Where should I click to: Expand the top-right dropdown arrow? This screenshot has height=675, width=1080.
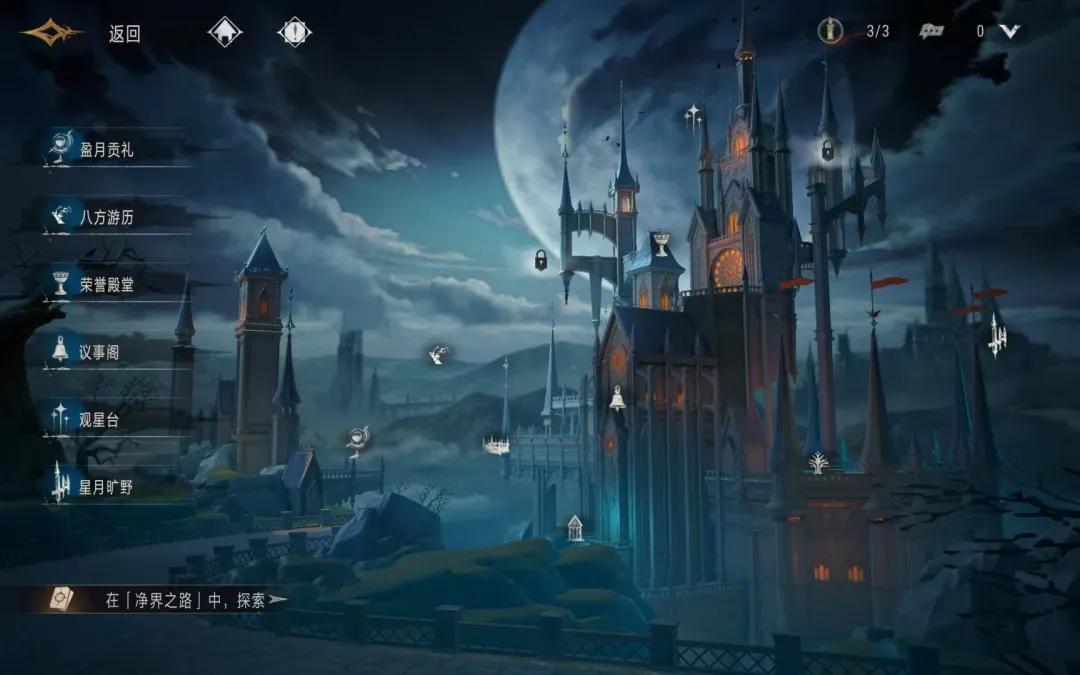pos(1010,31)
